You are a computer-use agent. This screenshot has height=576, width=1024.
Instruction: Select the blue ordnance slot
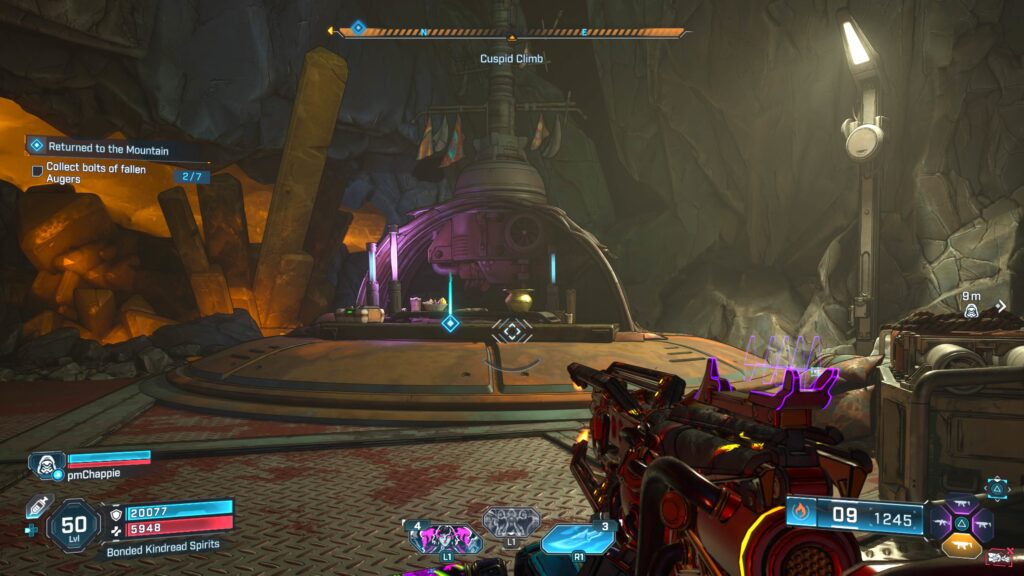pyautogui.click(x=578, y=538)
